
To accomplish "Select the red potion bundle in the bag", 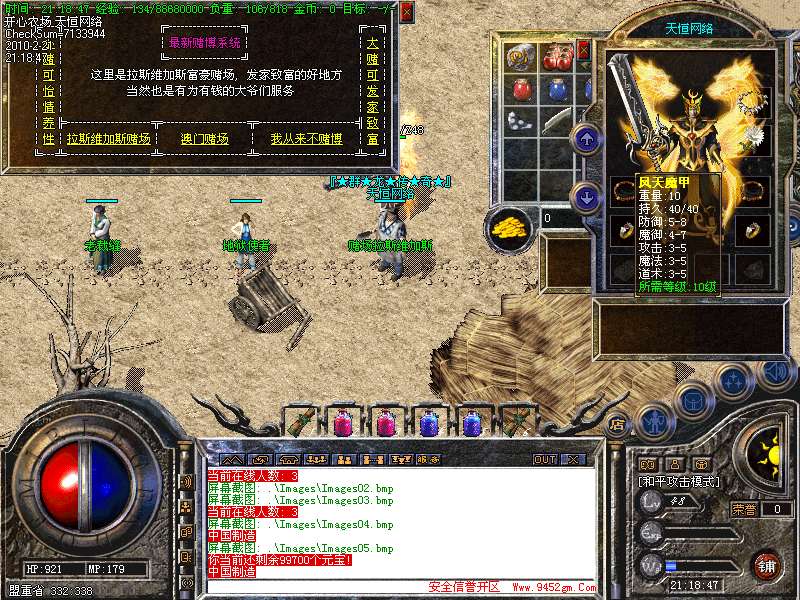I will (x=557, y=56).
